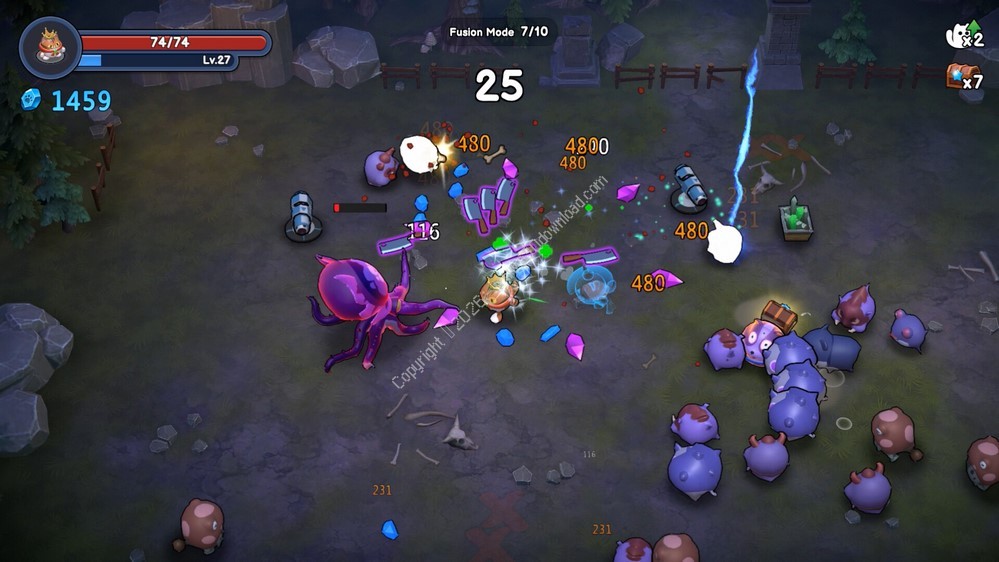
Task: Select the white cat counter icon
Action: coord(959,36)
